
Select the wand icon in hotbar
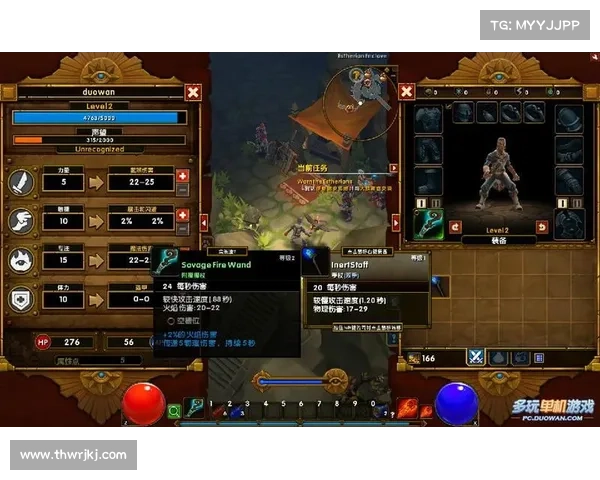[x=195, y=408]
